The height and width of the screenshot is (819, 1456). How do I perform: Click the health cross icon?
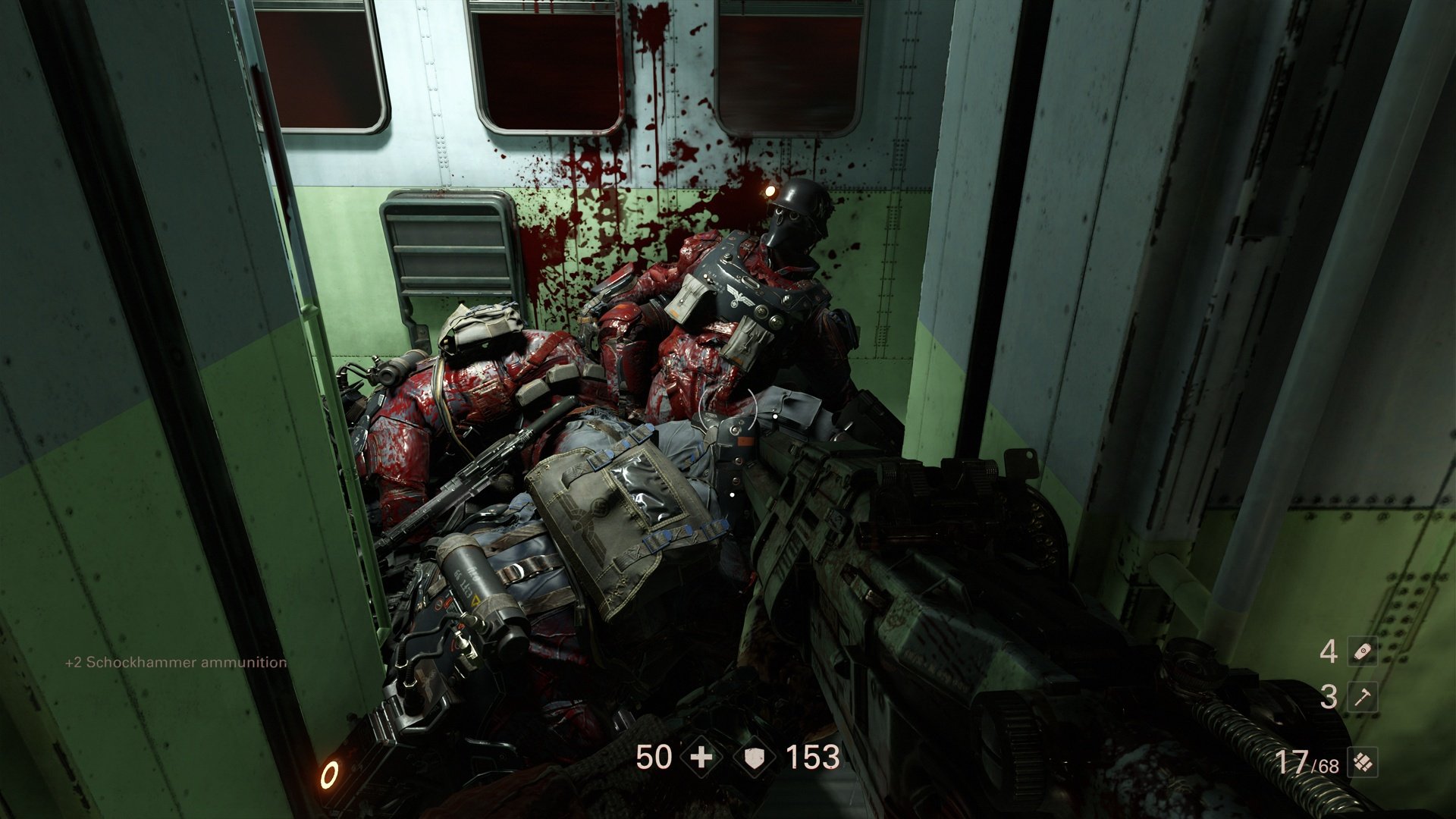701,758
